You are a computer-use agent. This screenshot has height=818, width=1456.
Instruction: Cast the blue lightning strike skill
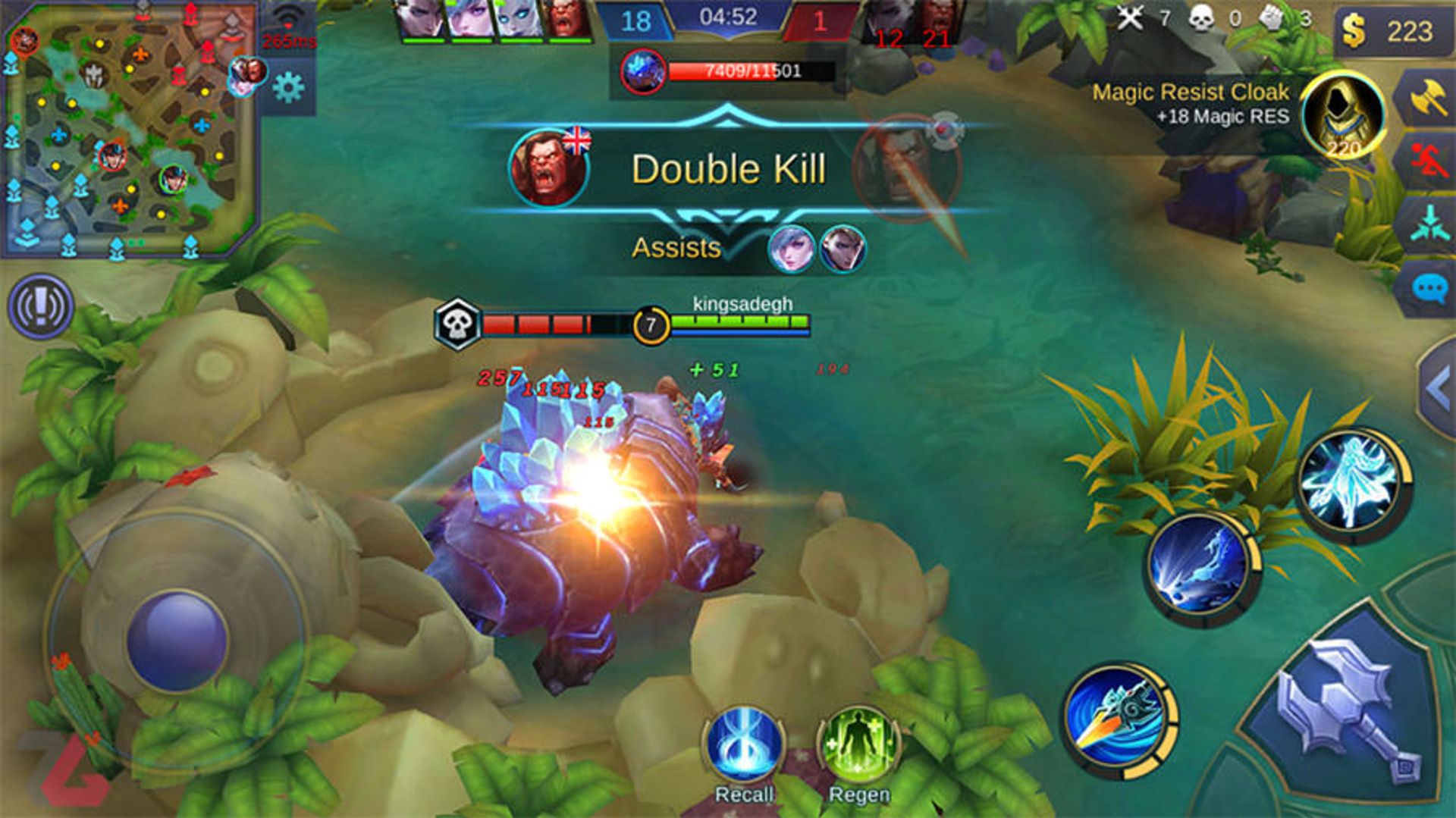[1200, 566]
